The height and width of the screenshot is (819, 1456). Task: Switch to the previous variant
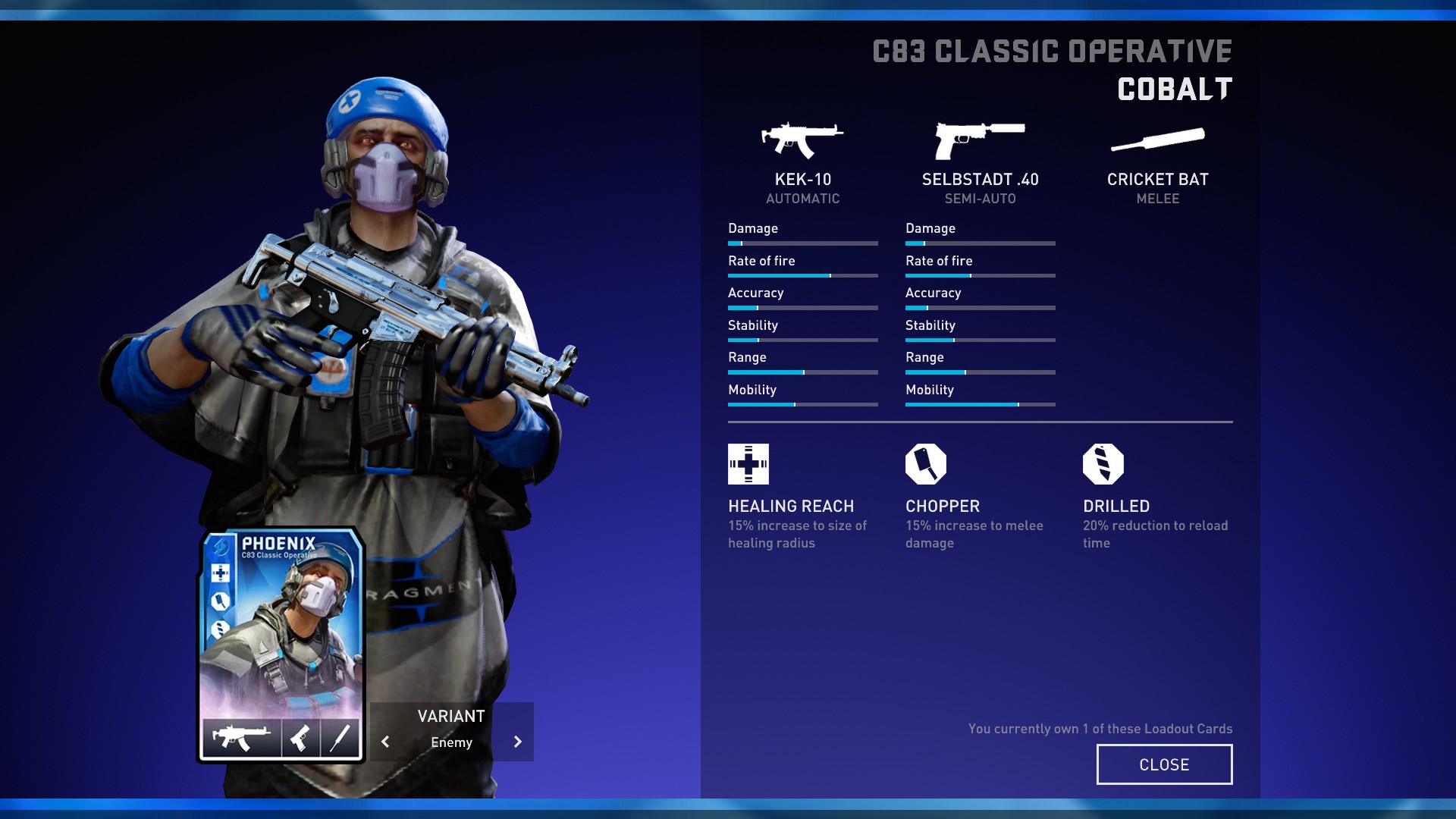(x=385, y=742)
